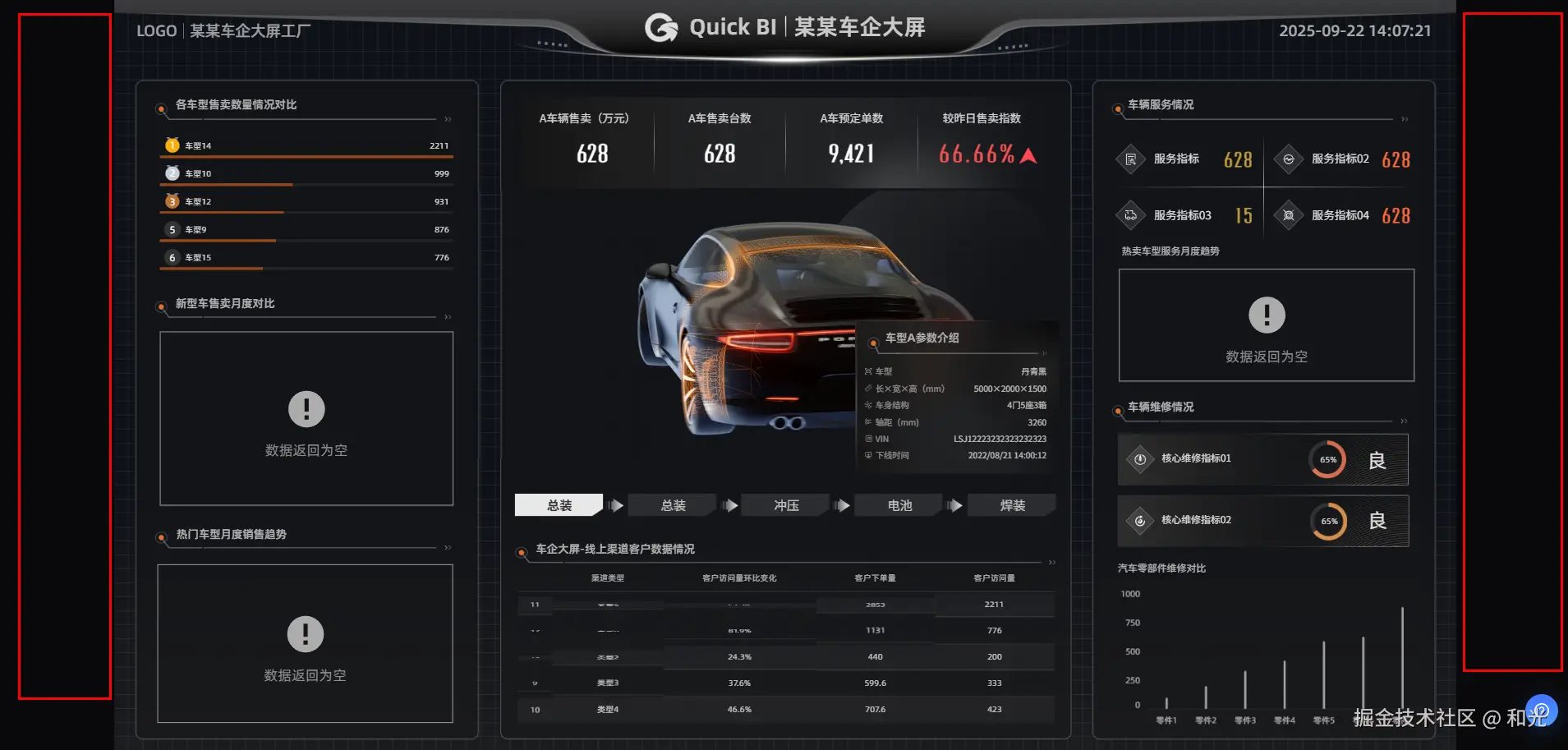This screenshot has width=1568, height=750.
Task: Choose the 车型10 ranking row
Action: [306, 174]
